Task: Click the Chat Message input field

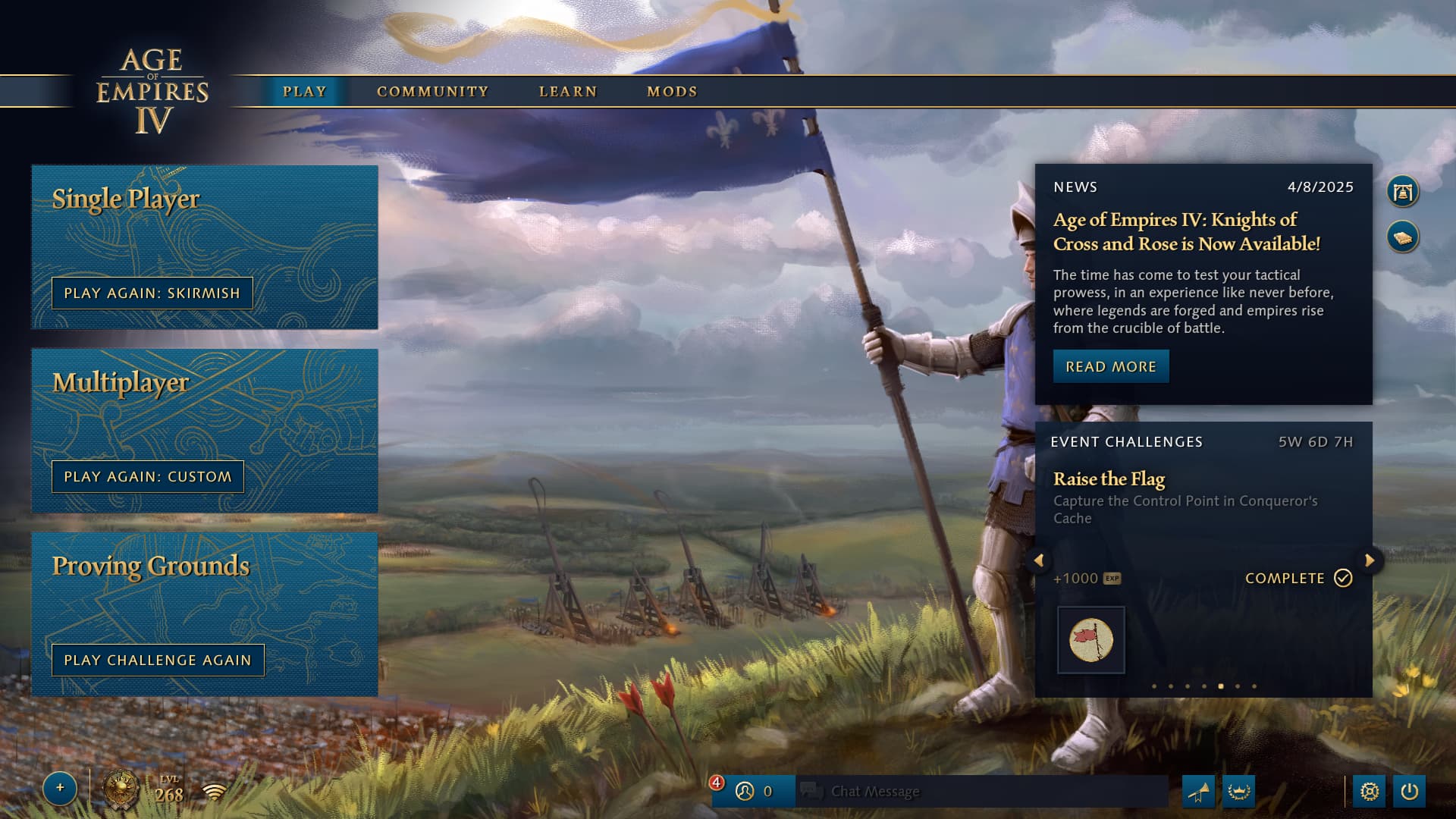Action: (986, 792)
